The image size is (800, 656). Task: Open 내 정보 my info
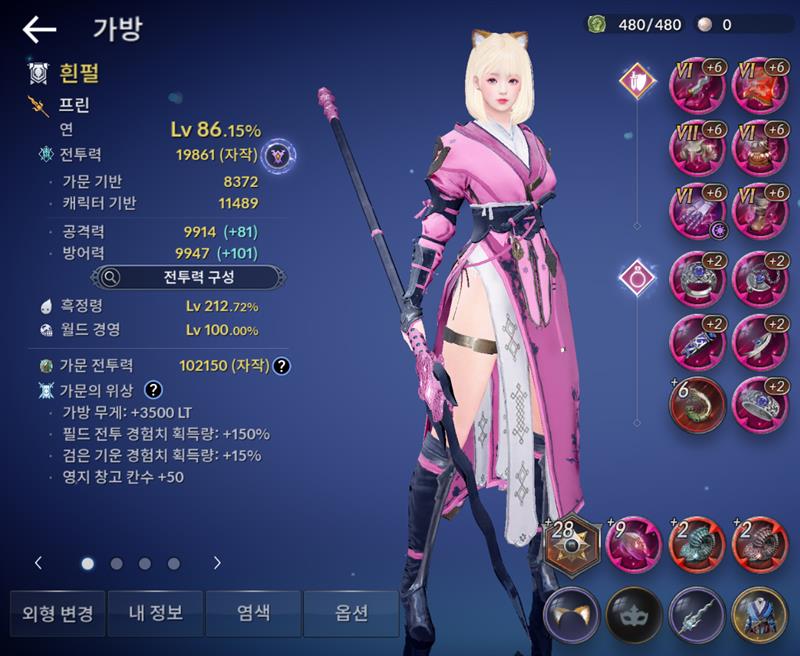155,613
